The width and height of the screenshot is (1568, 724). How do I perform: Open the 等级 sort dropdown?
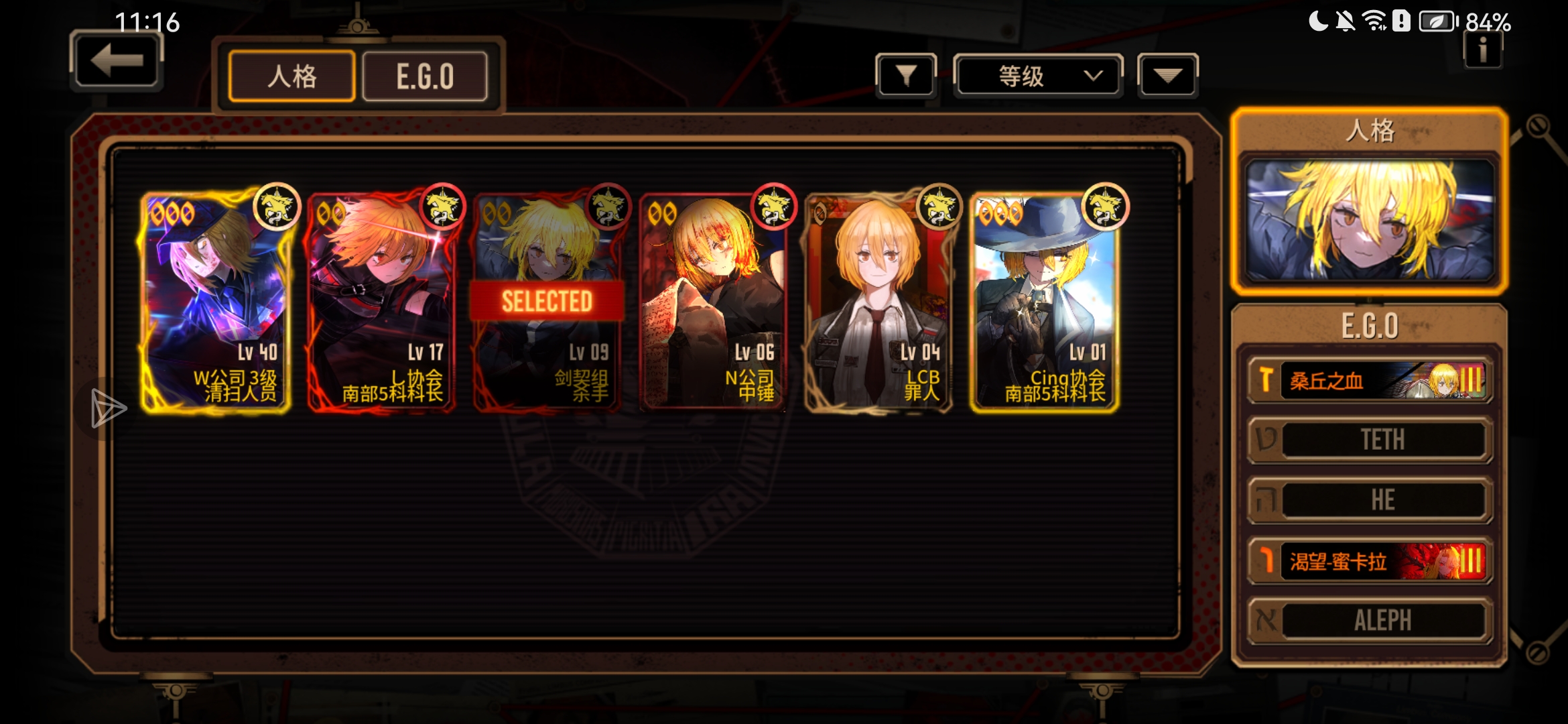click(1038, 76)
